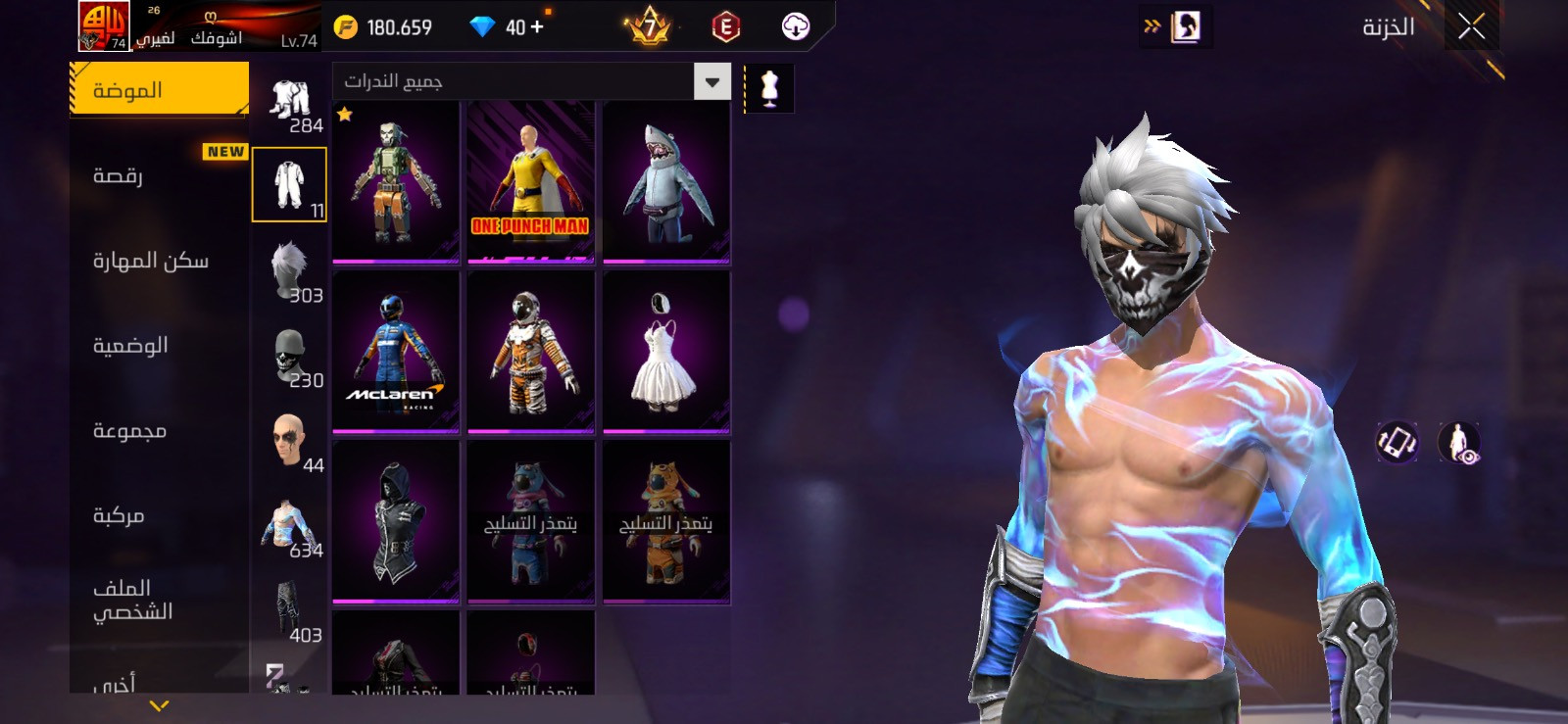
Task: Select the astronaut orange suit outfit
Action: [x=530, y=352]
